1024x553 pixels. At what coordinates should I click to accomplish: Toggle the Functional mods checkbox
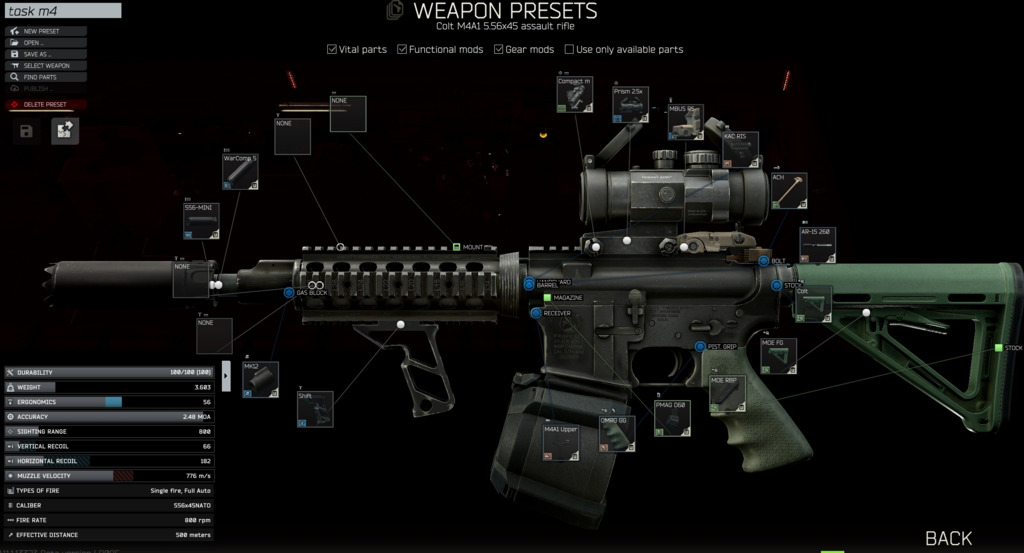click(x=402, y=49)
